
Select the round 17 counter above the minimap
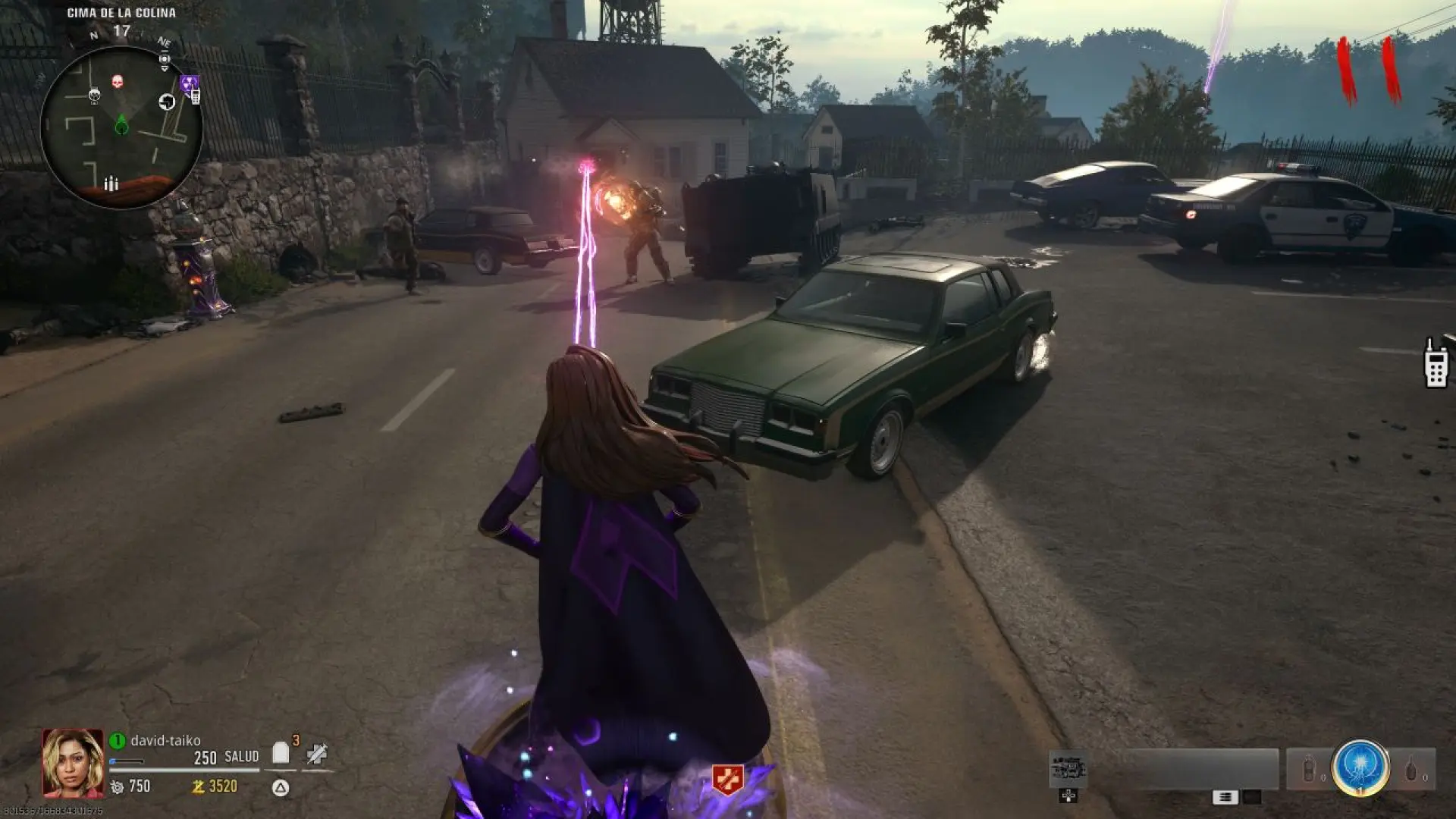(122, 30)
